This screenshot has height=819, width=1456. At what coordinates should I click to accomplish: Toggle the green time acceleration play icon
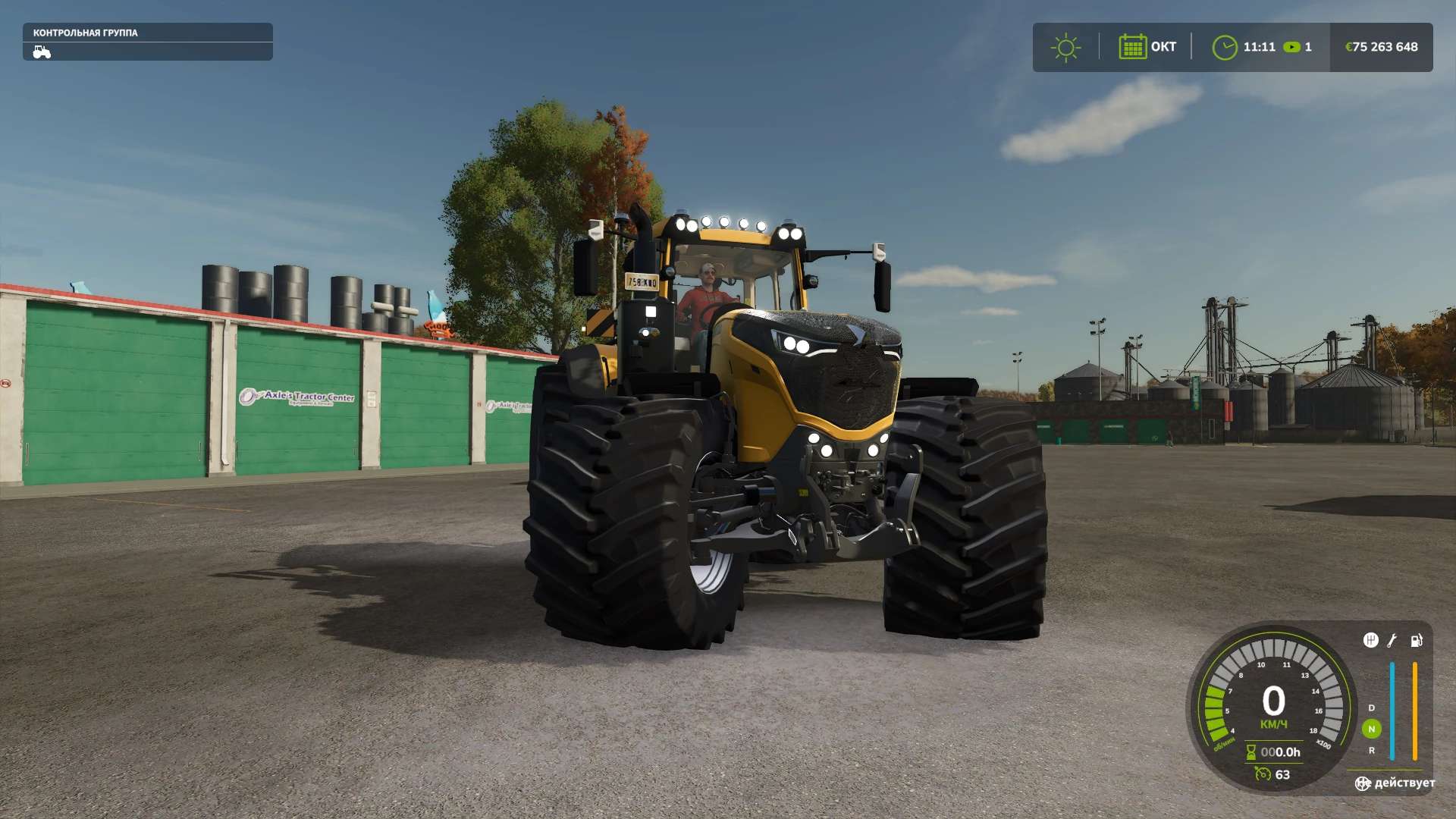1291,47
